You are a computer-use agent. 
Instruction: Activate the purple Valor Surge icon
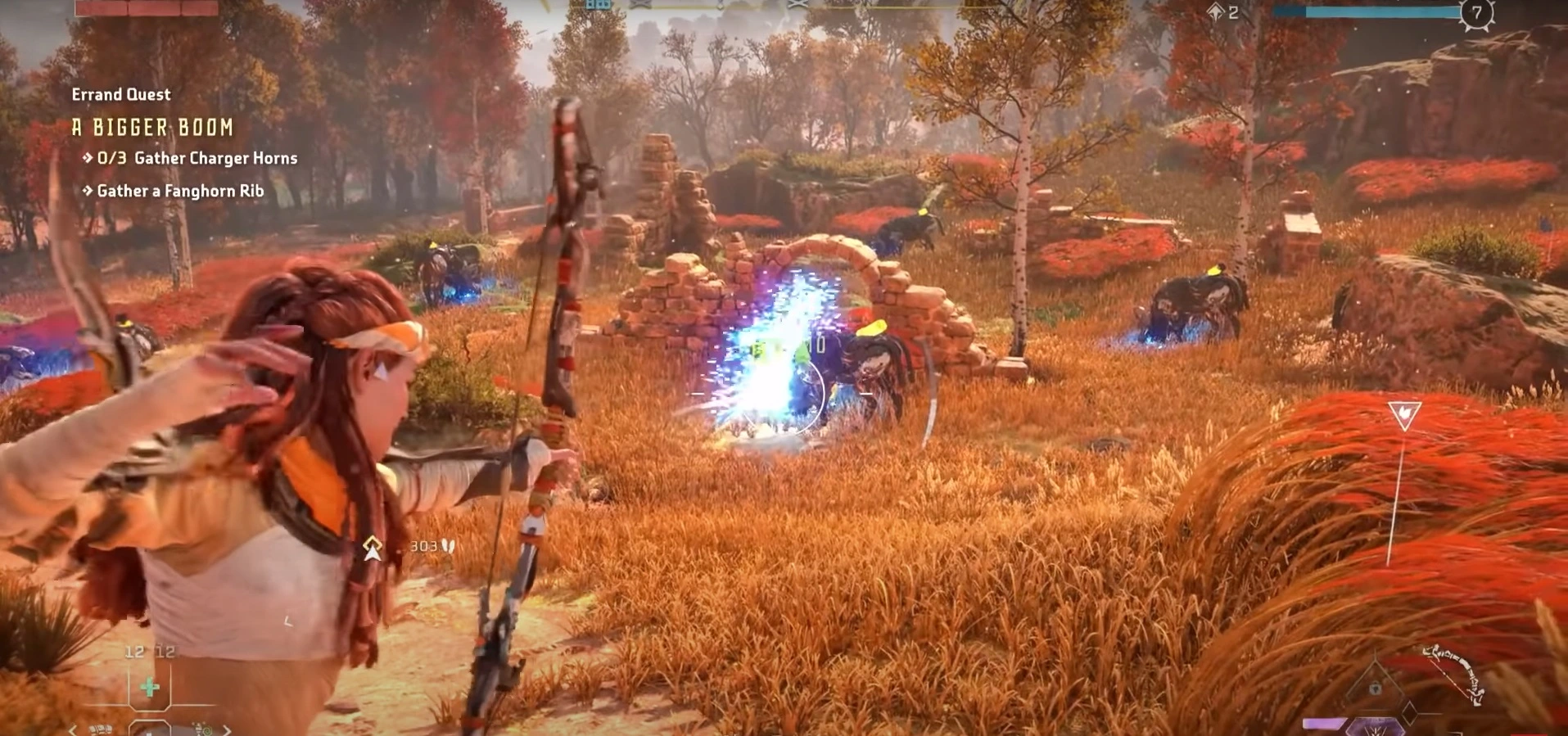click(1374, 727)
